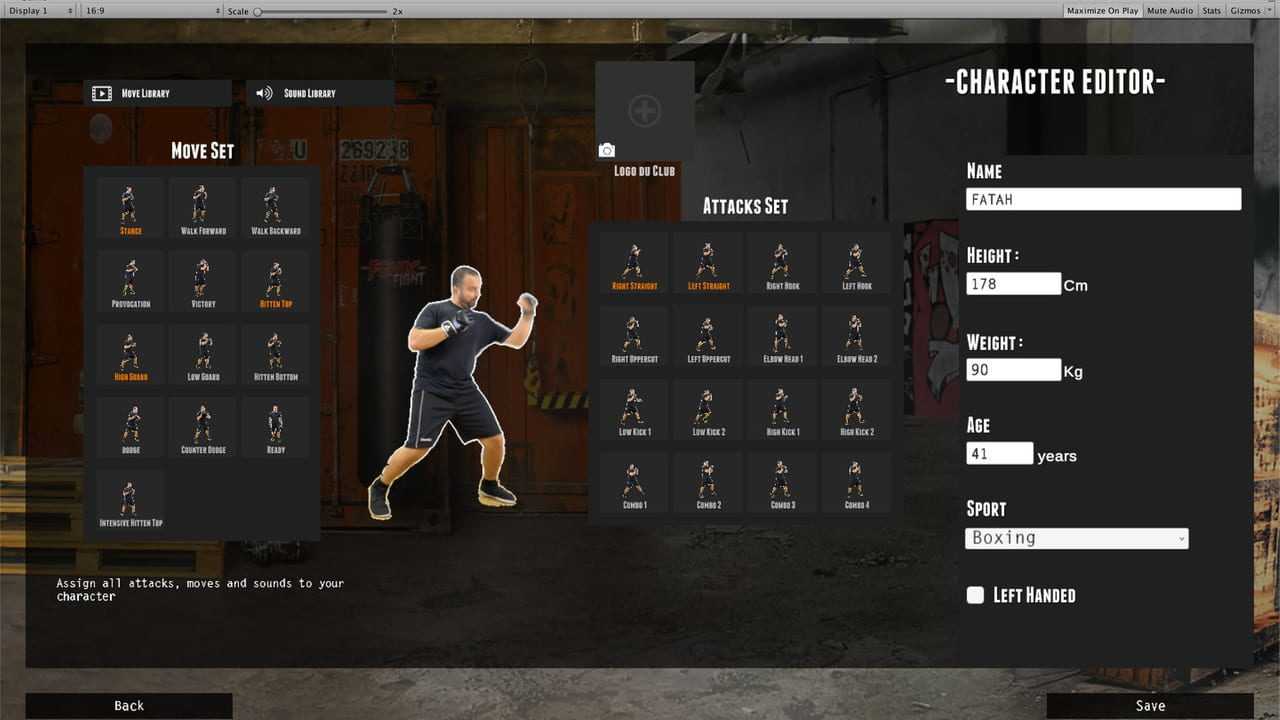Save the character

(1150, 706)
